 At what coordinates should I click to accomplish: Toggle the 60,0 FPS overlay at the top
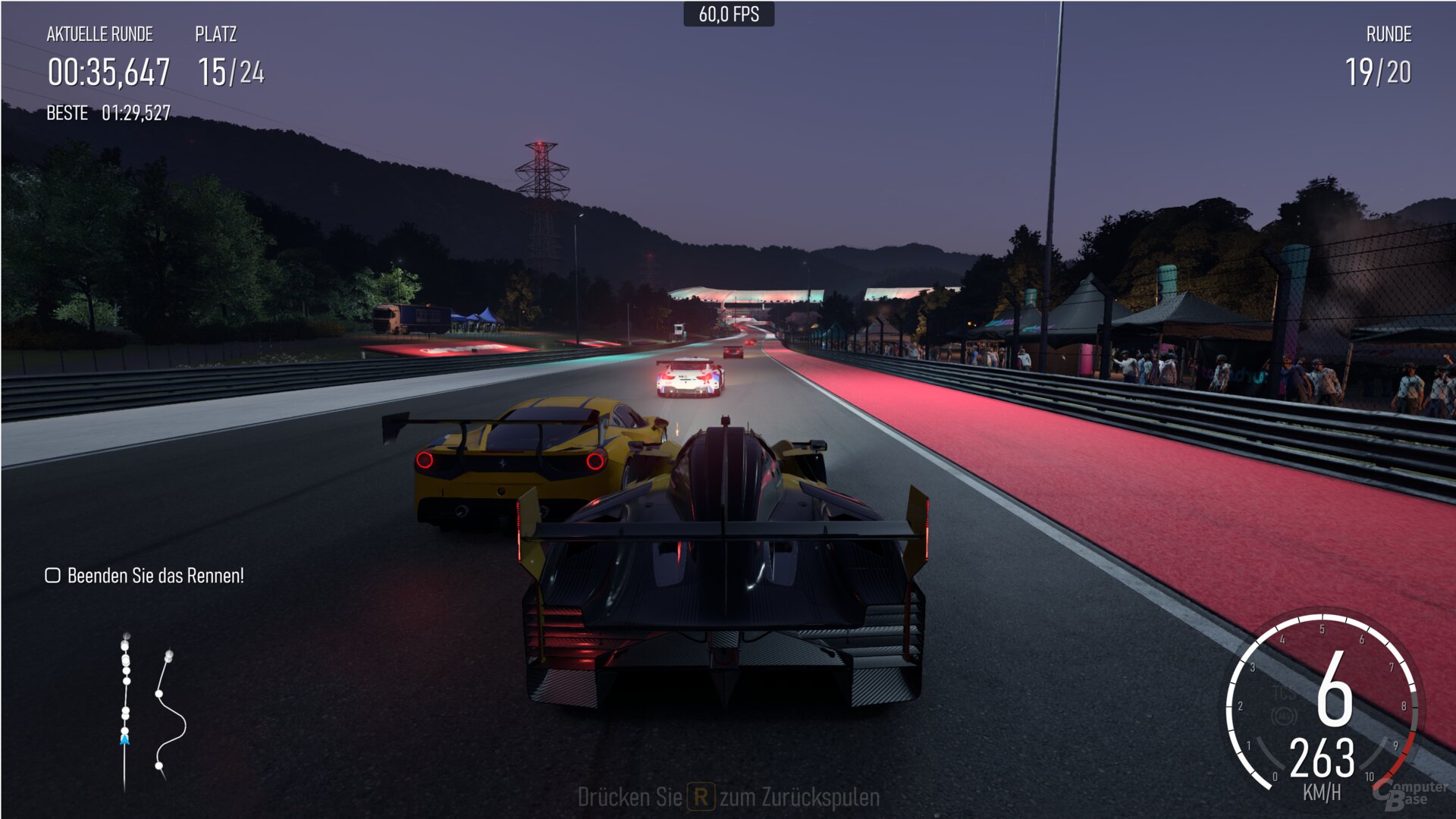click(x=728, y=13)
